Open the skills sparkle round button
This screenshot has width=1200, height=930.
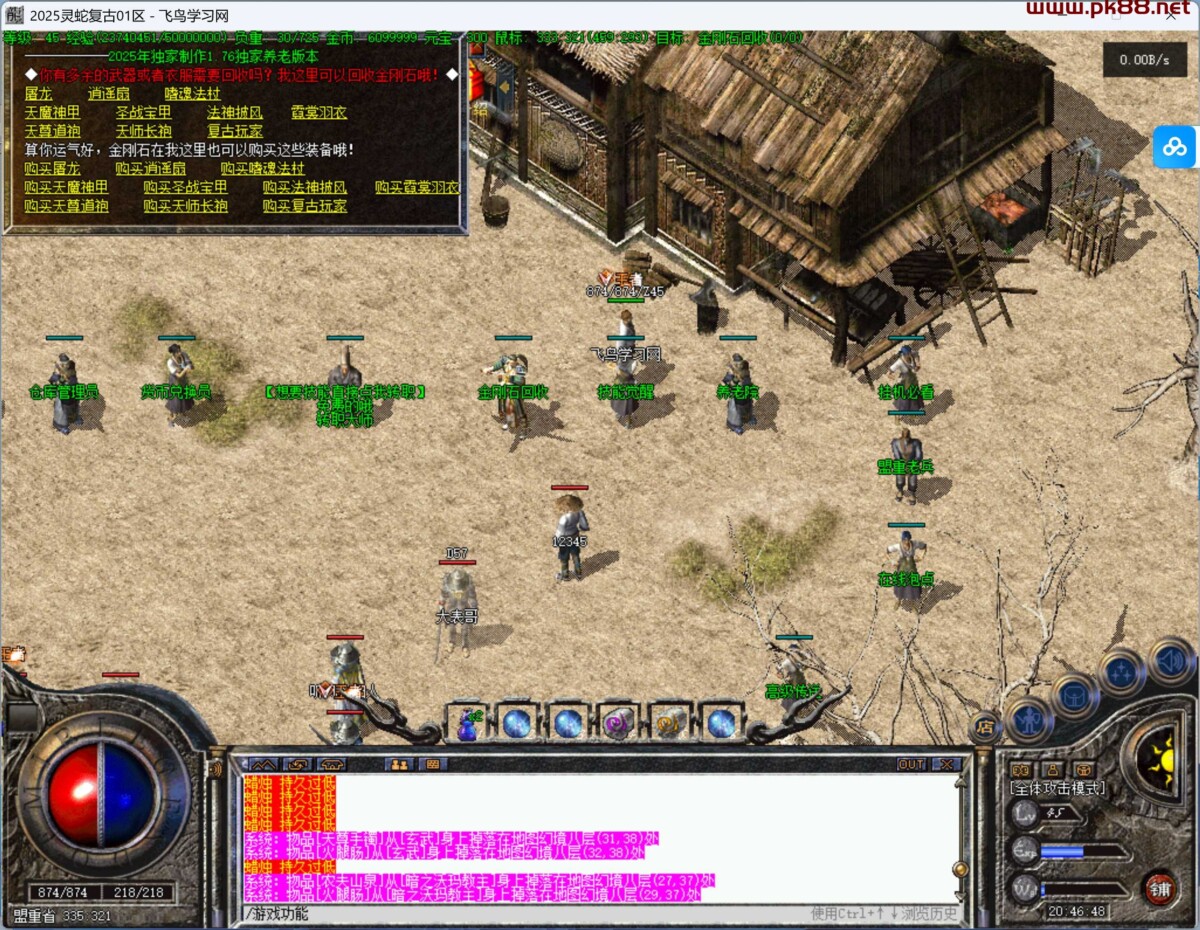[x=1121, y=671]
